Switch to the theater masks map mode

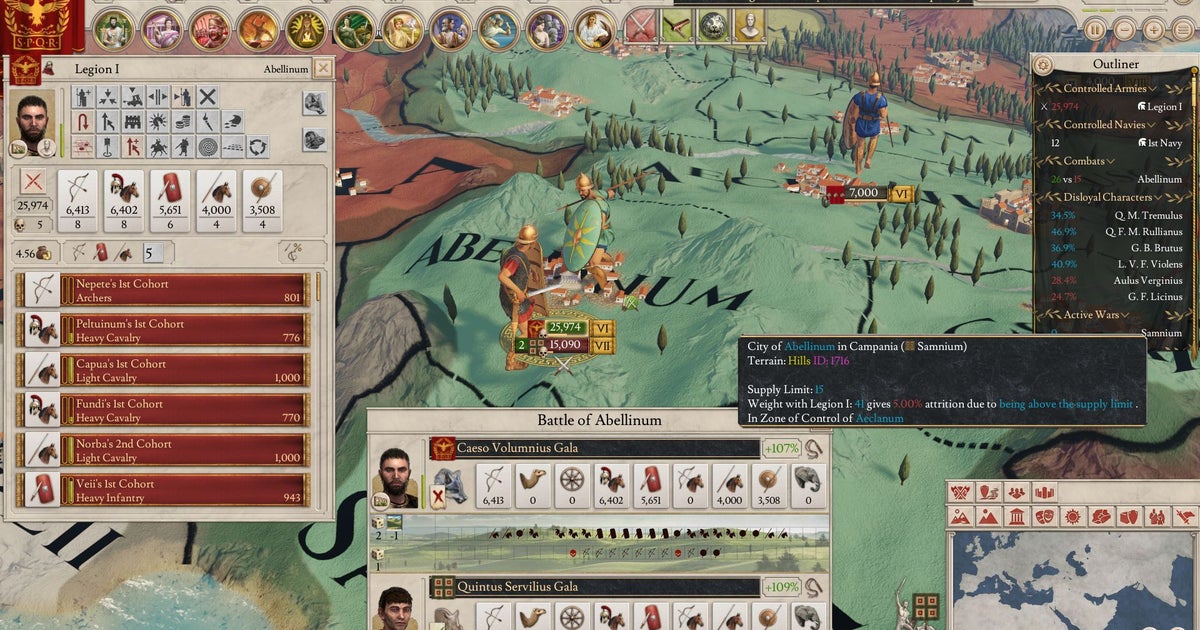point(1043,517)
